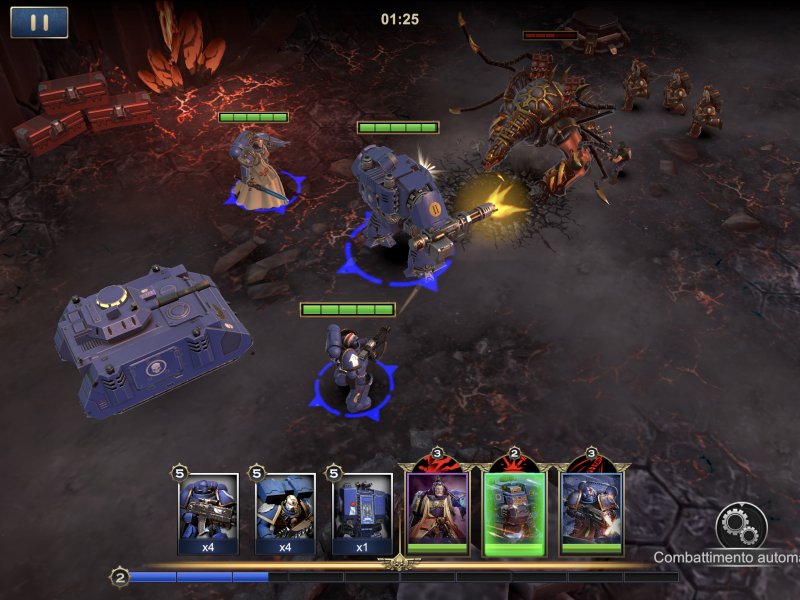Trigger the firing marine hero ability card
This screenshot has width=800, height=600.
click(591, 509)
